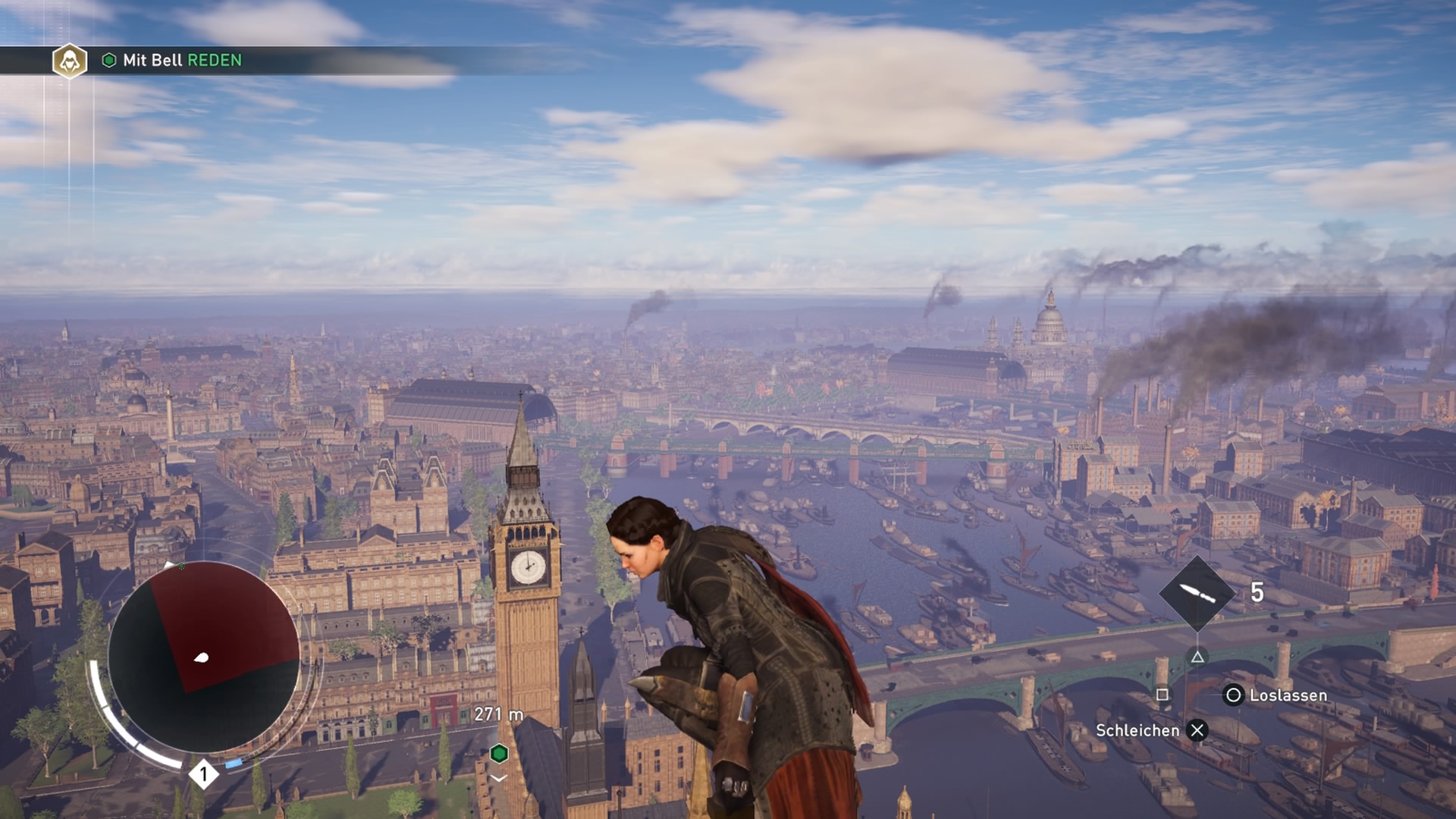1456x819 pixels.
Task: Open the circular minimap
Action: 203,657
